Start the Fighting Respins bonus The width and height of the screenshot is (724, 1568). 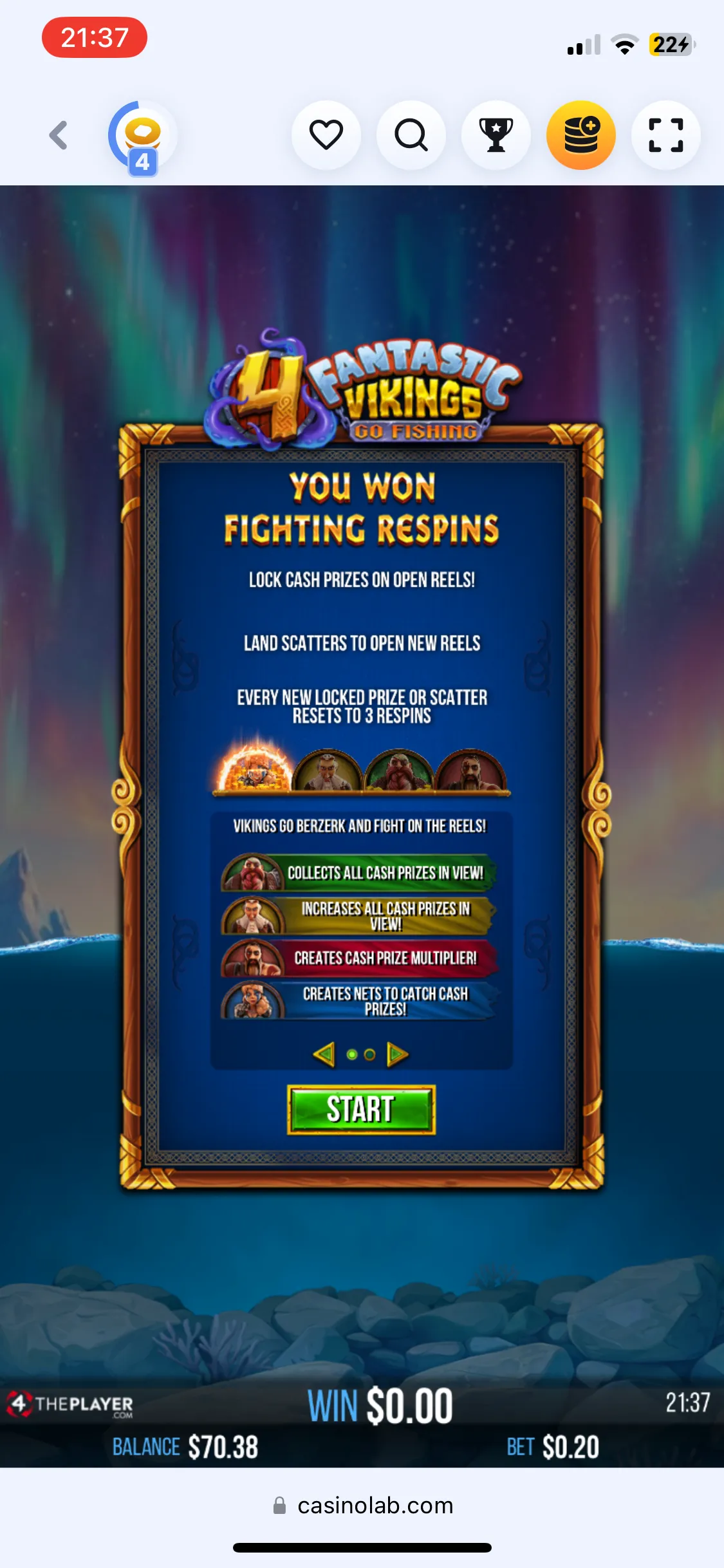click(361, 1109)
